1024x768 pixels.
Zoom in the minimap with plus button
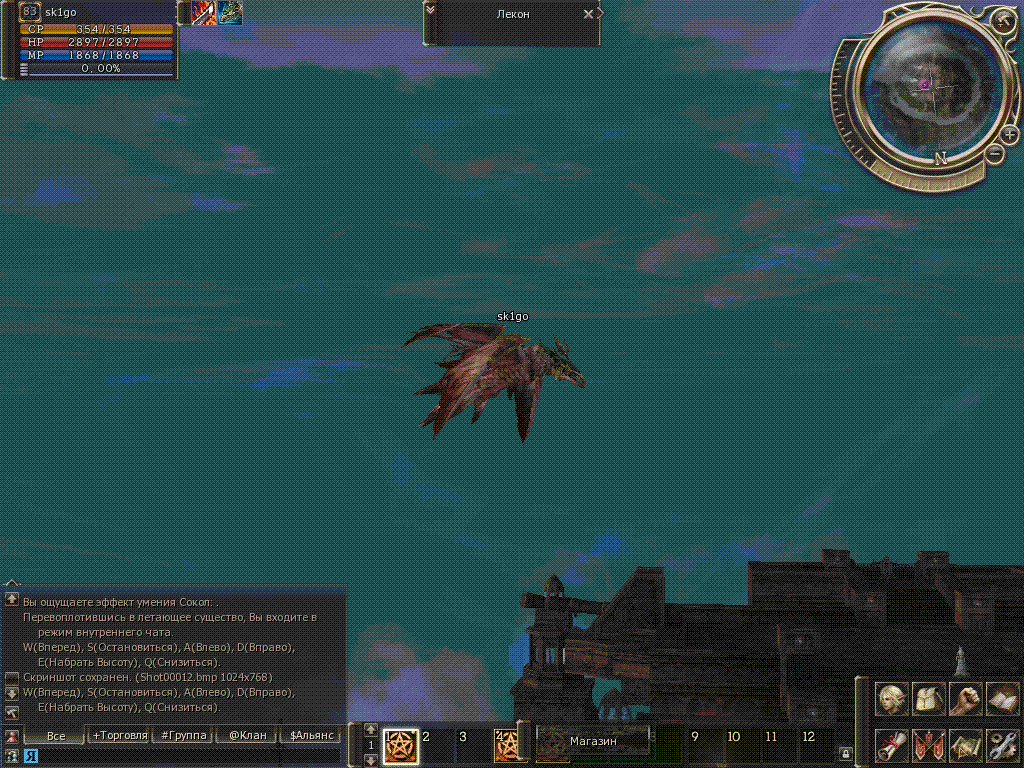pyautogui.click(x=1010, y=134)
